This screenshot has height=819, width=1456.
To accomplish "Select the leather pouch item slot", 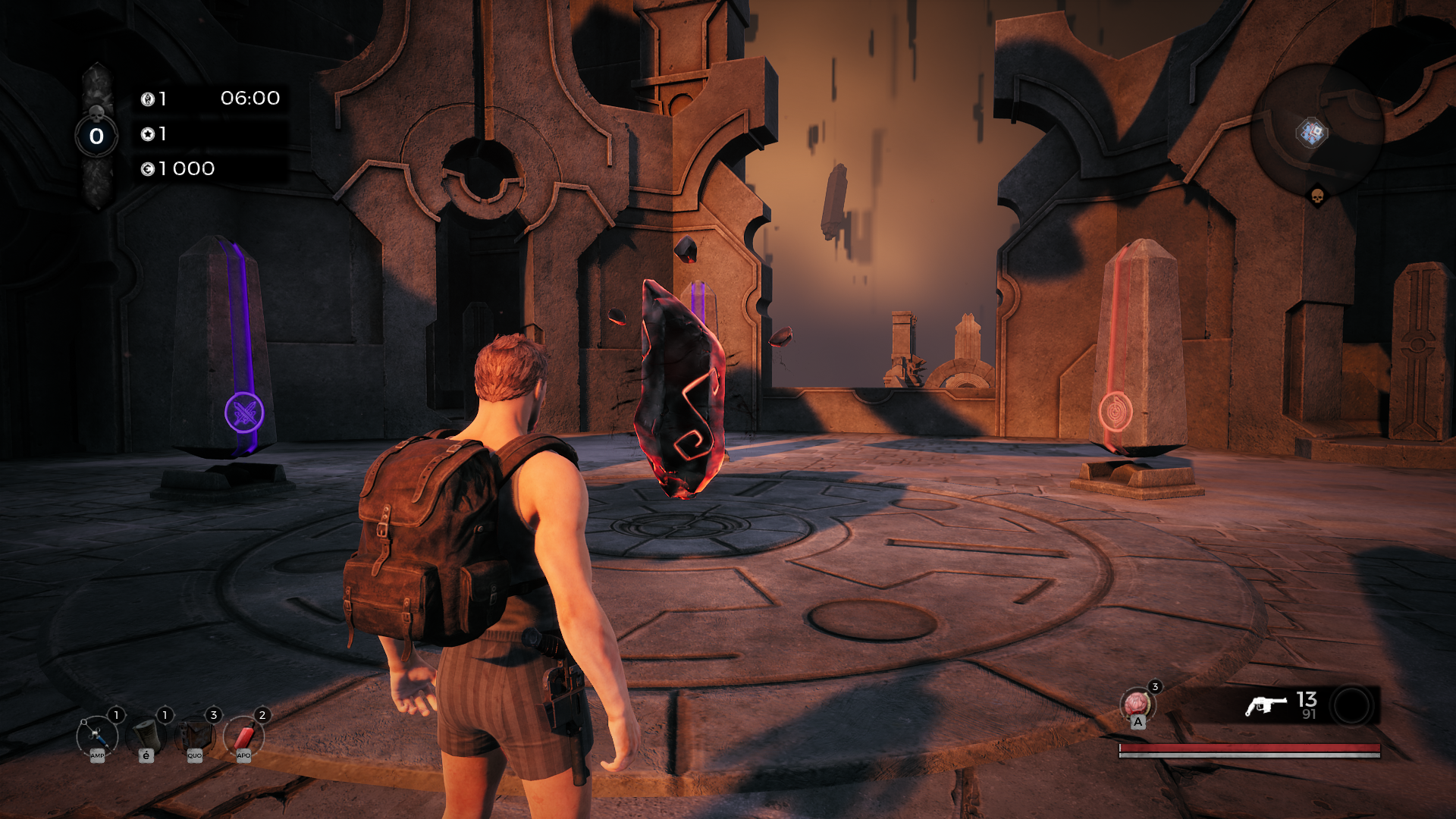I will 195,736.
